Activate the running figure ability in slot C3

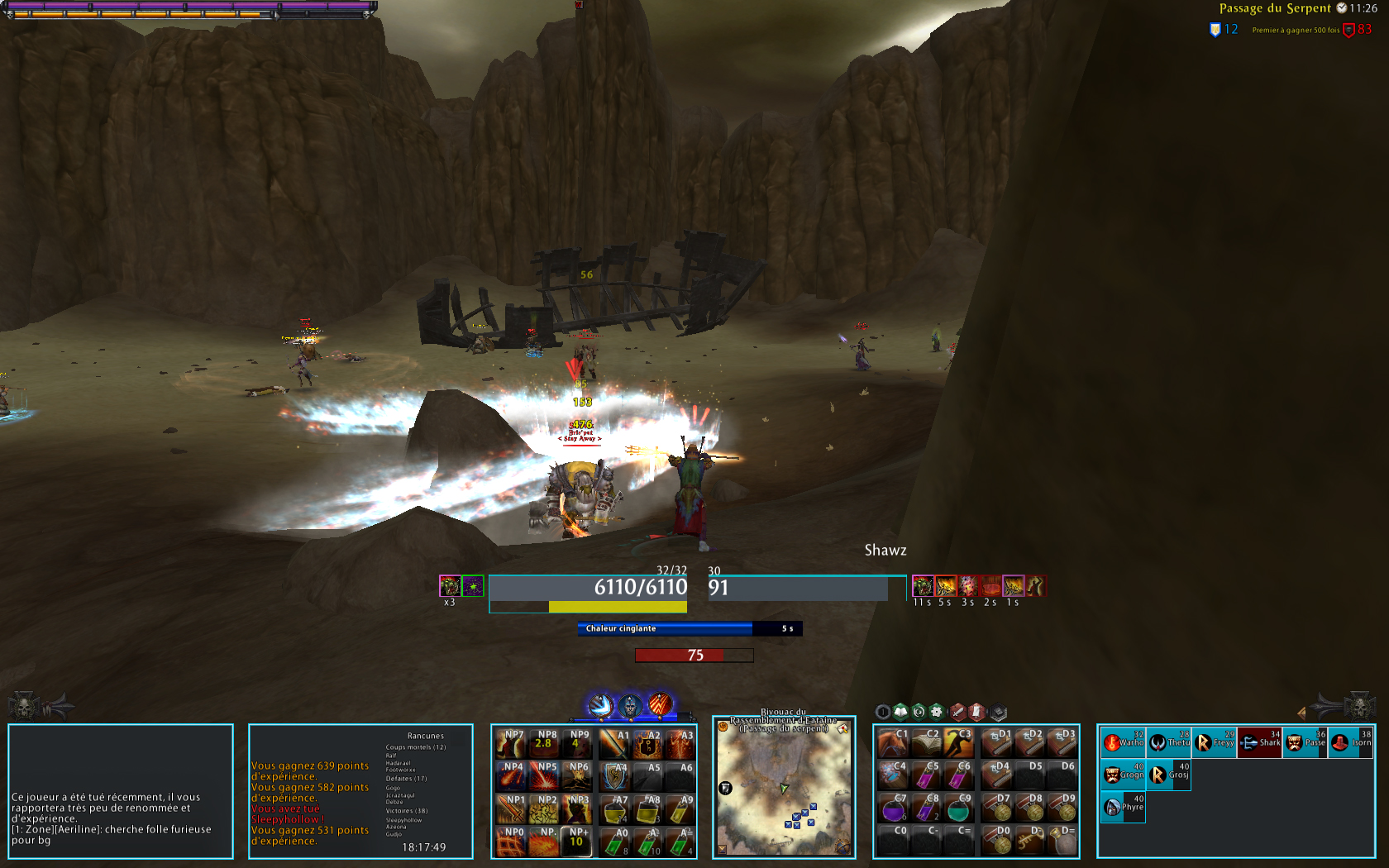coord(957,744)
